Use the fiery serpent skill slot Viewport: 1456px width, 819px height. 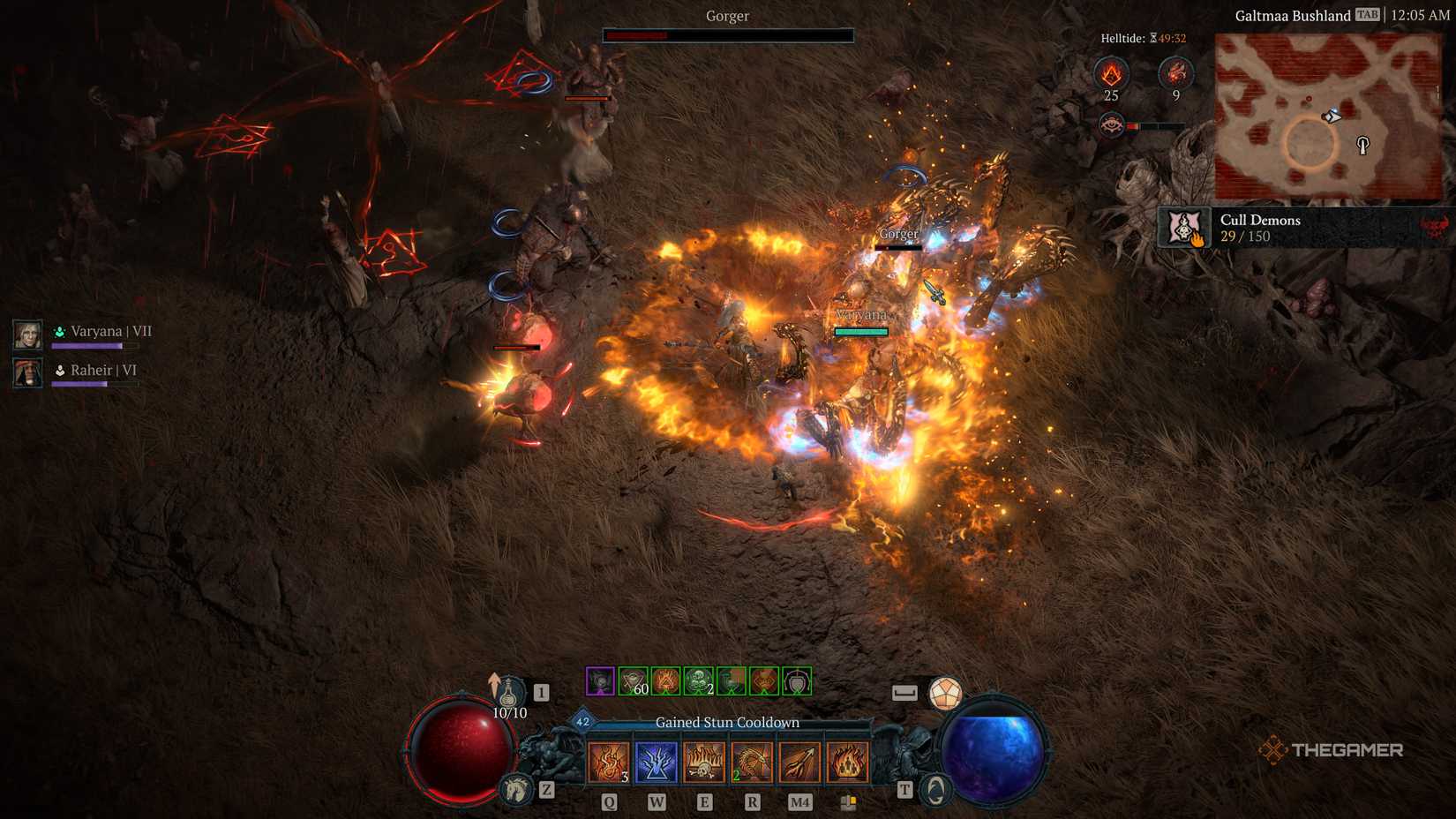[752, 762]
